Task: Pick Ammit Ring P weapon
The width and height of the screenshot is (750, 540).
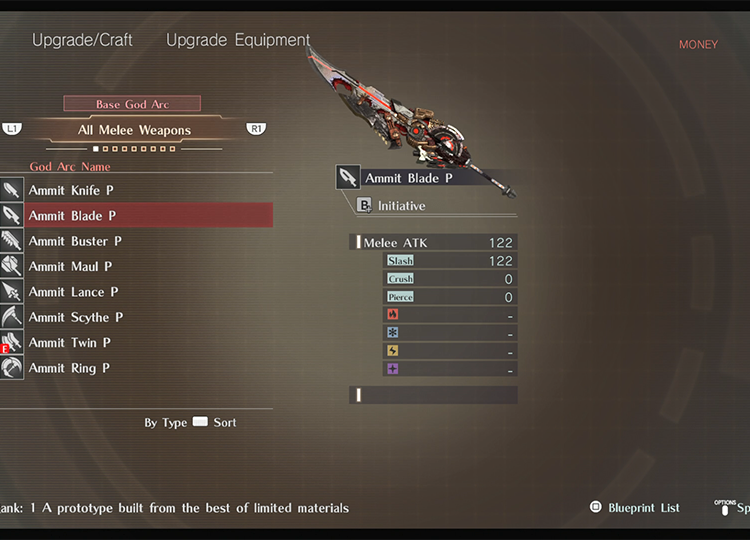Action: click(70, 368)
